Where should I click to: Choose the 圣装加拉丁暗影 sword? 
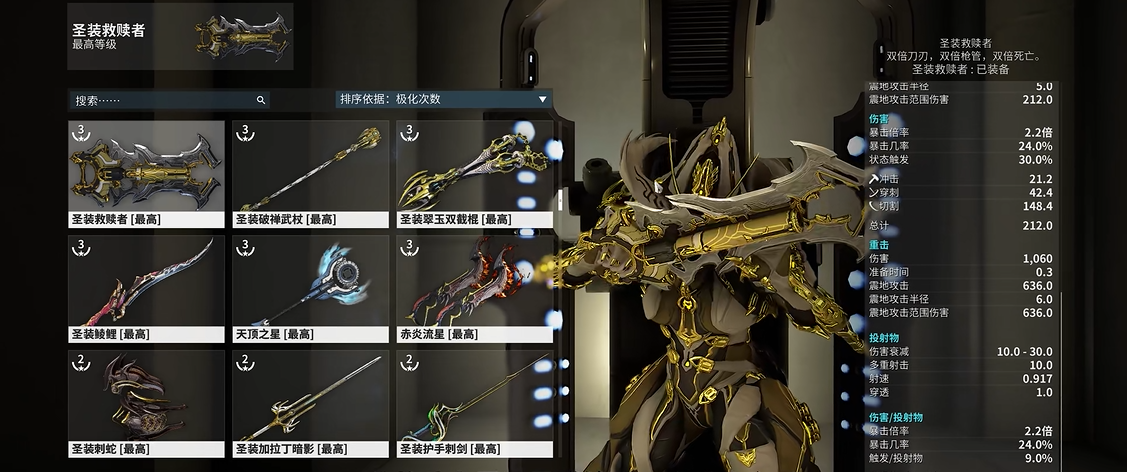[310, 403]
